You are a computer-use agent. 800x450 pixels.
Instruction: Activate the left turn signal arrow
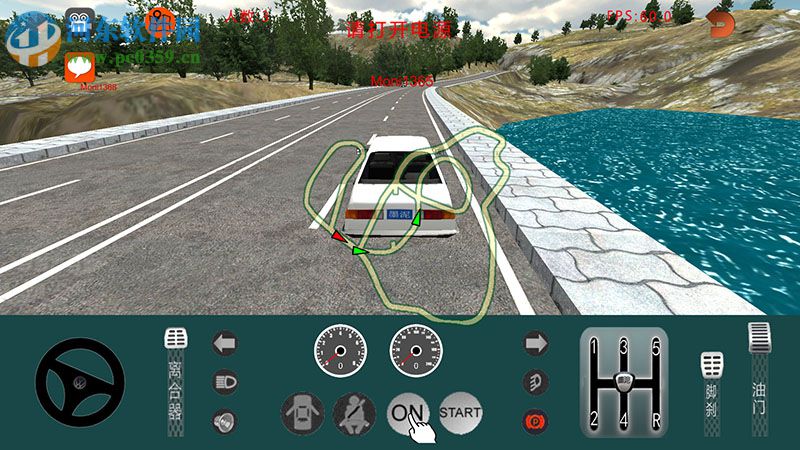click(x=225, y=343)
